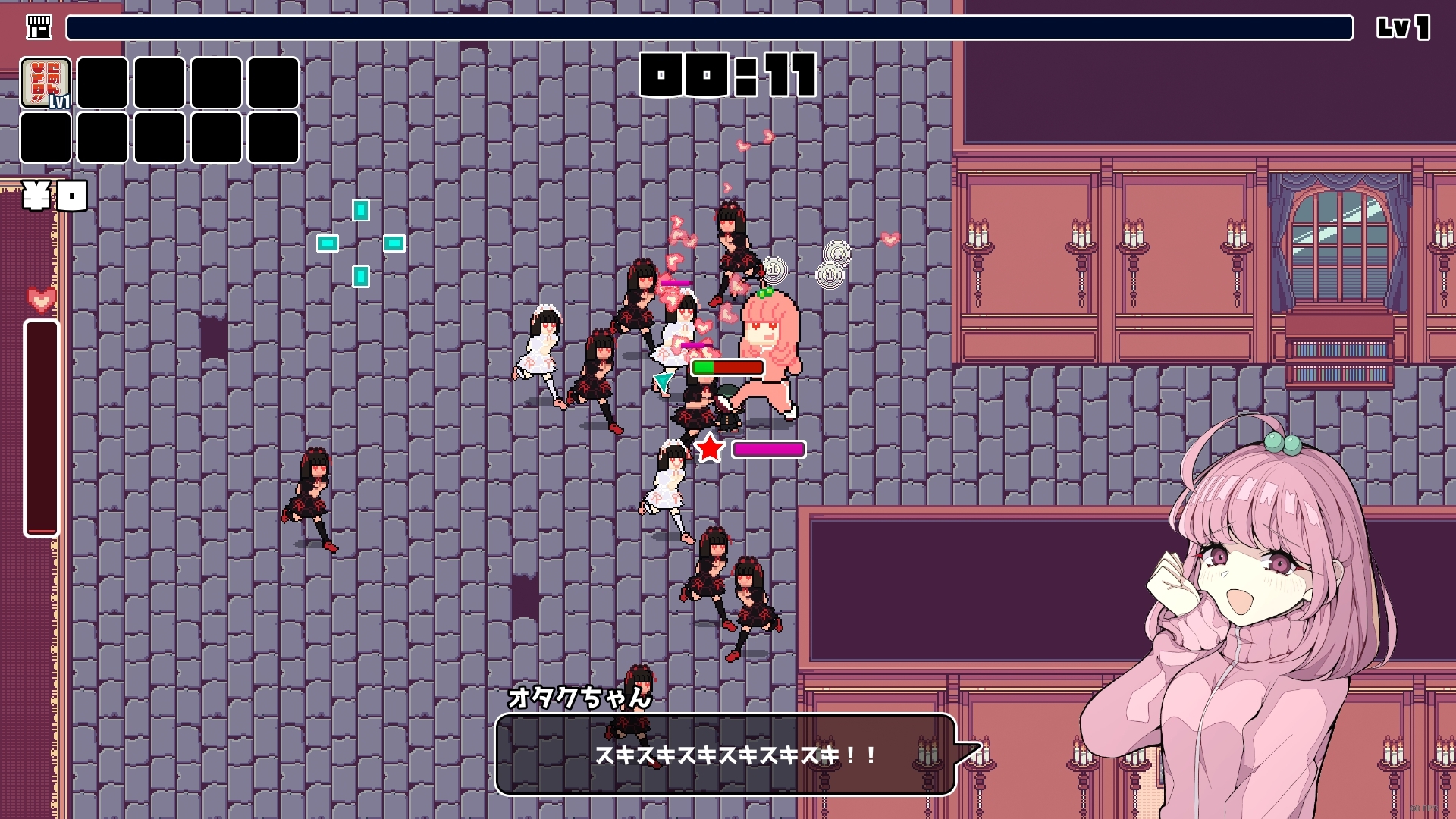Select the equipped Lv1 weapon slot

(x=46, y=83)
